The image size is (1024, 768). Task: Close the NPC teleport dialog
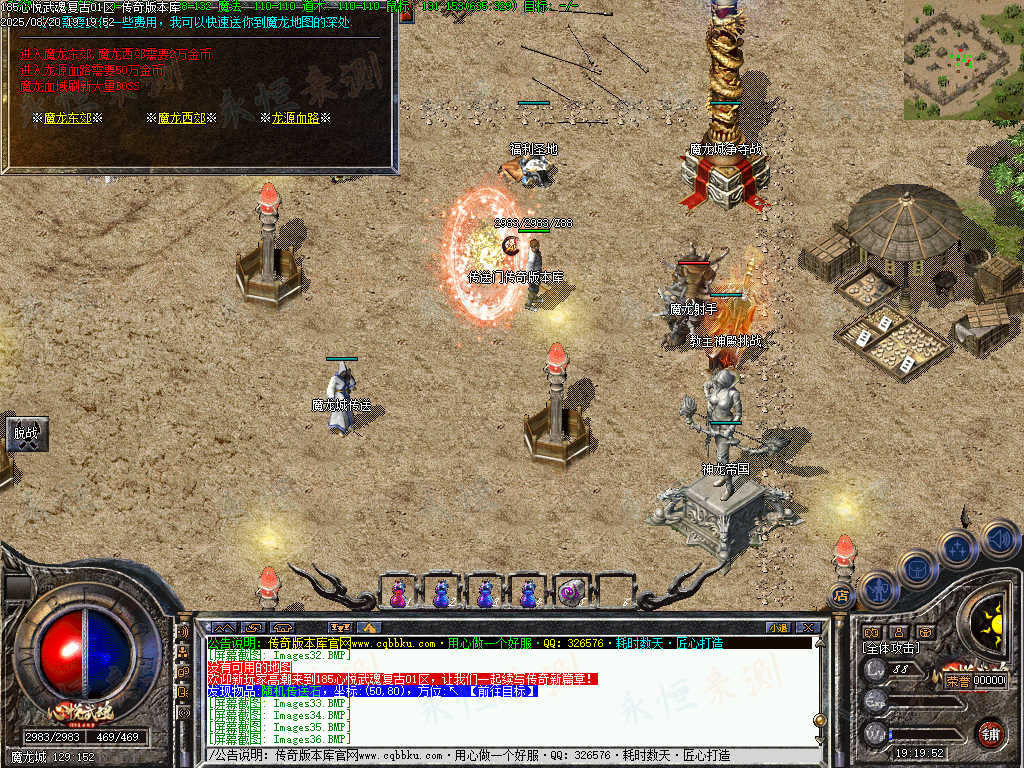coord(406,14)
